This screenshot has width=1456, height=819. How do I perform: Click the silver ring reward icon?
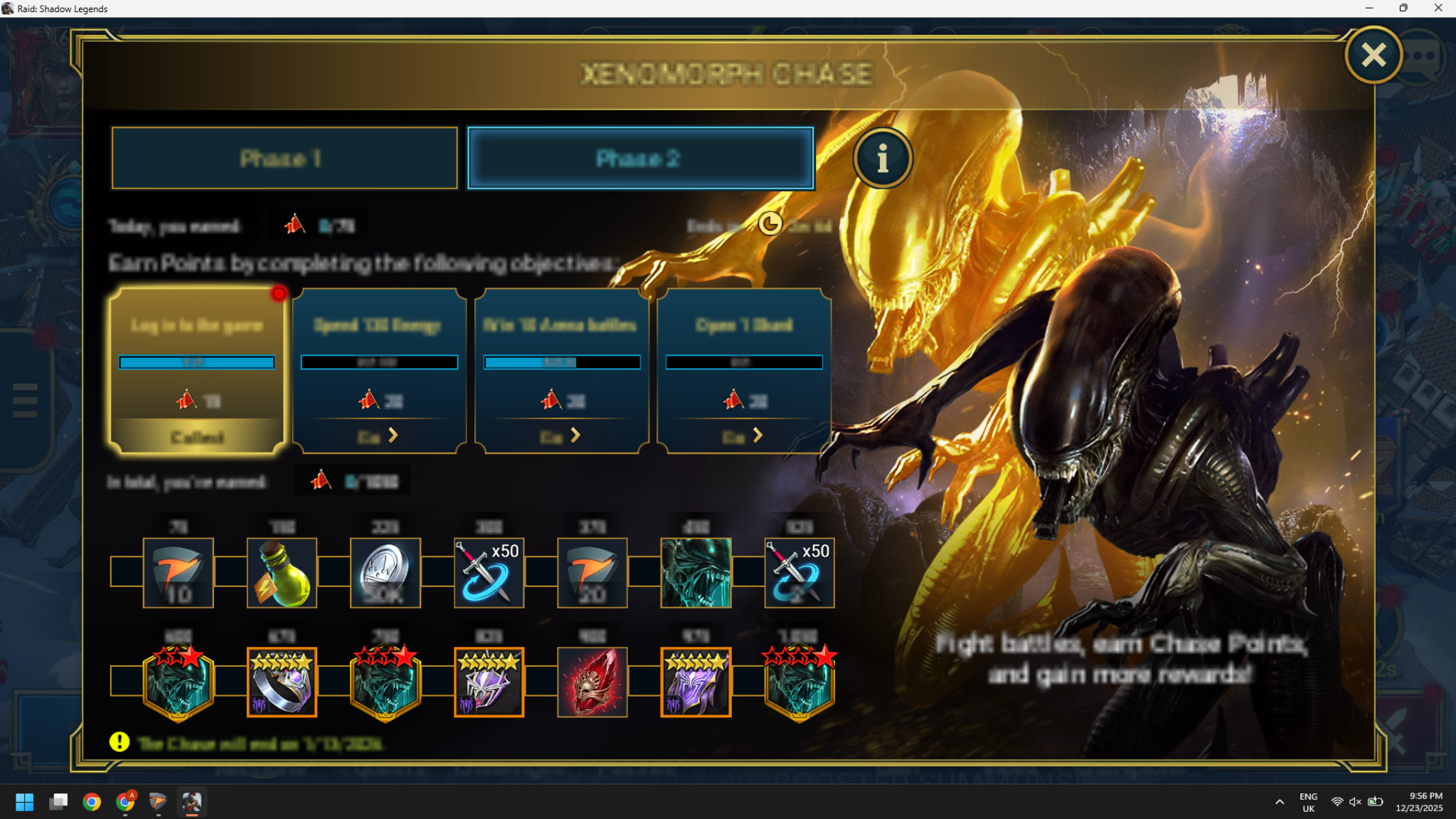pos(282,681)
